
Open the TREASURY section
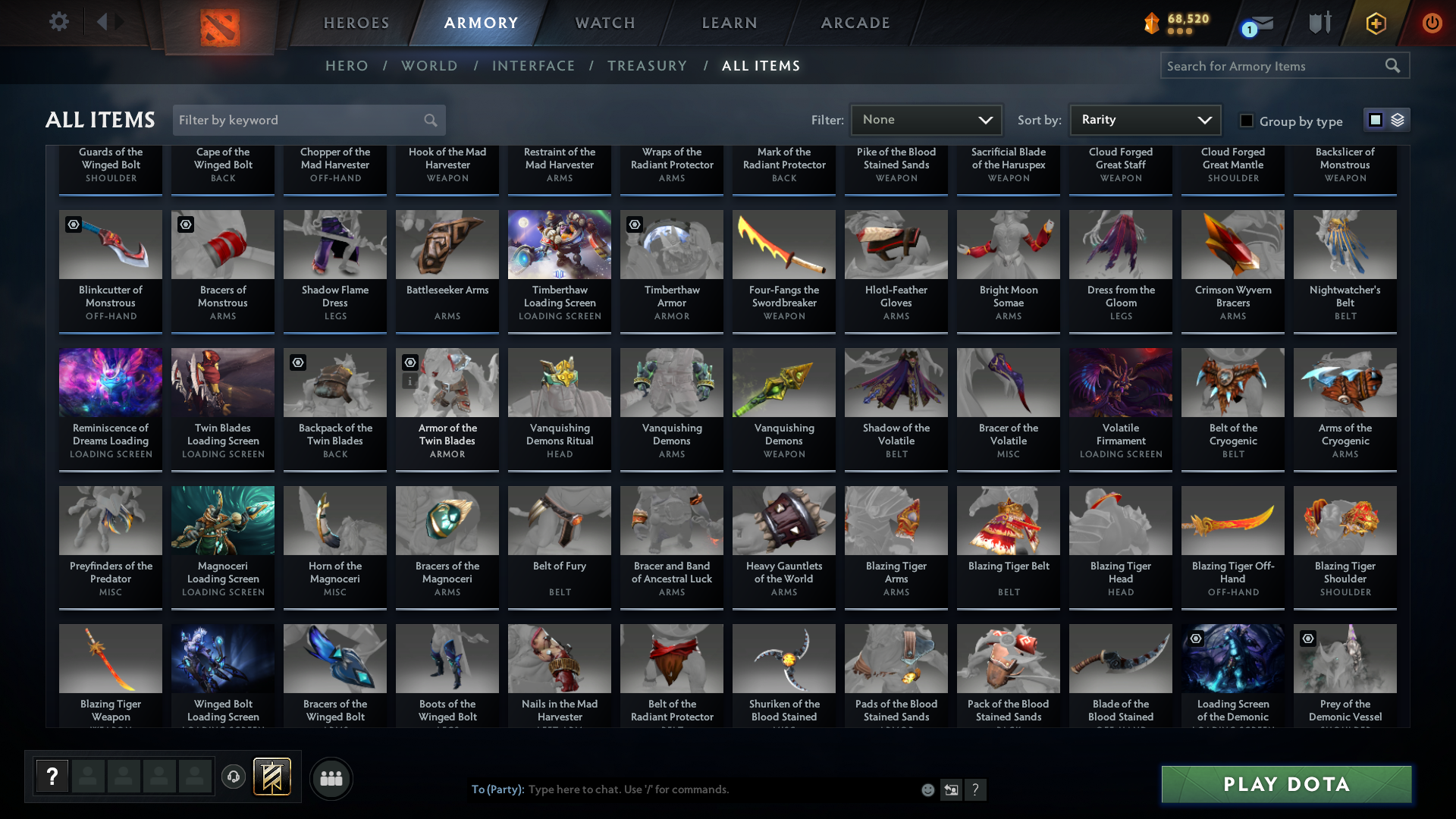(647, 66)
